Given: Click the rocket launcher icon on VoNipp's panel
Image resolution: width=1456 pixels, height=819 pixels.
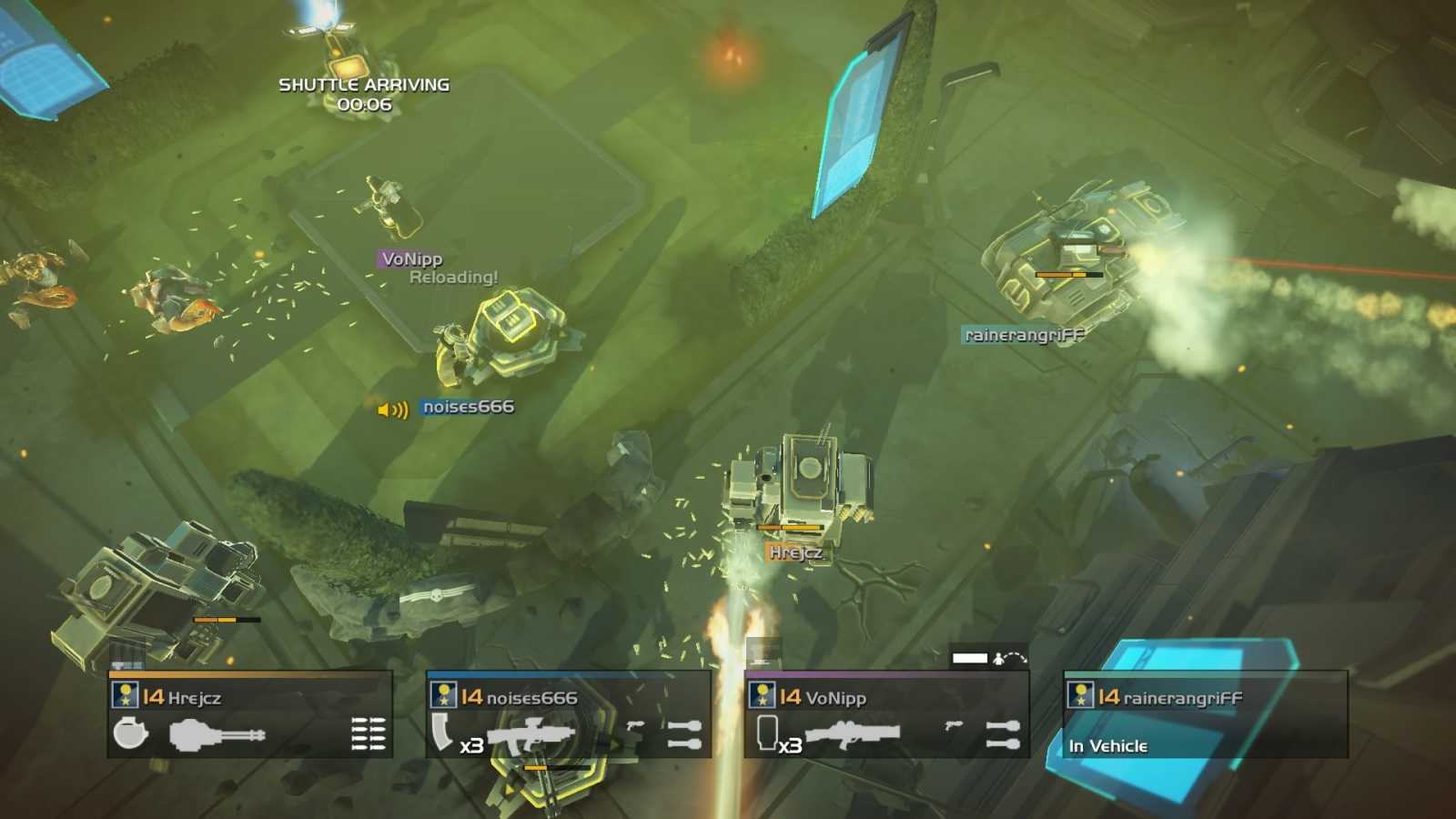Looking at the screenshot, I should pos(851,733).
